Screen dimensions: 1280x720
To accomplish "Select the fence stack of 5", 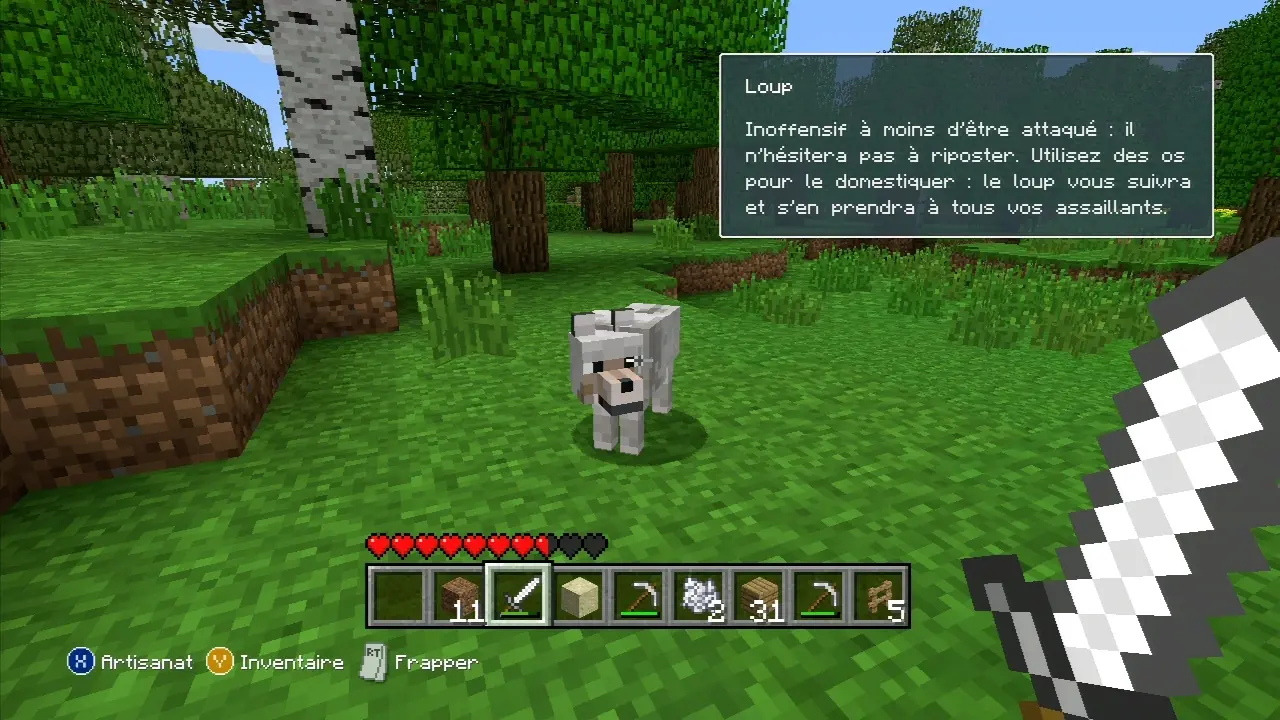I will pos(878,595).
